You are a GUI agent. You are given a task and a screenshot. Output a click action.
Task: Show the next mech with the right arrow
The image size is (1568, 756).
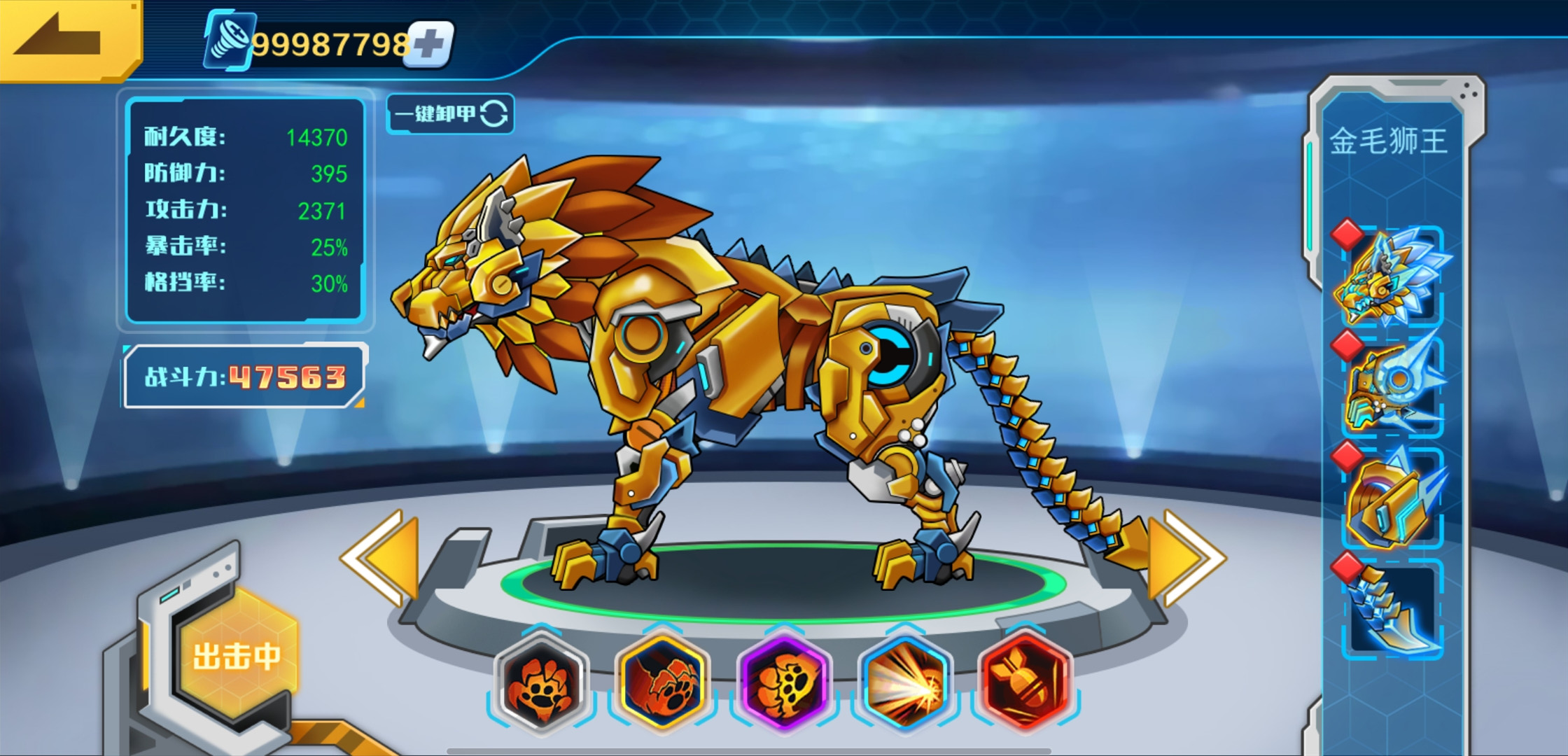click(1186, 558)
